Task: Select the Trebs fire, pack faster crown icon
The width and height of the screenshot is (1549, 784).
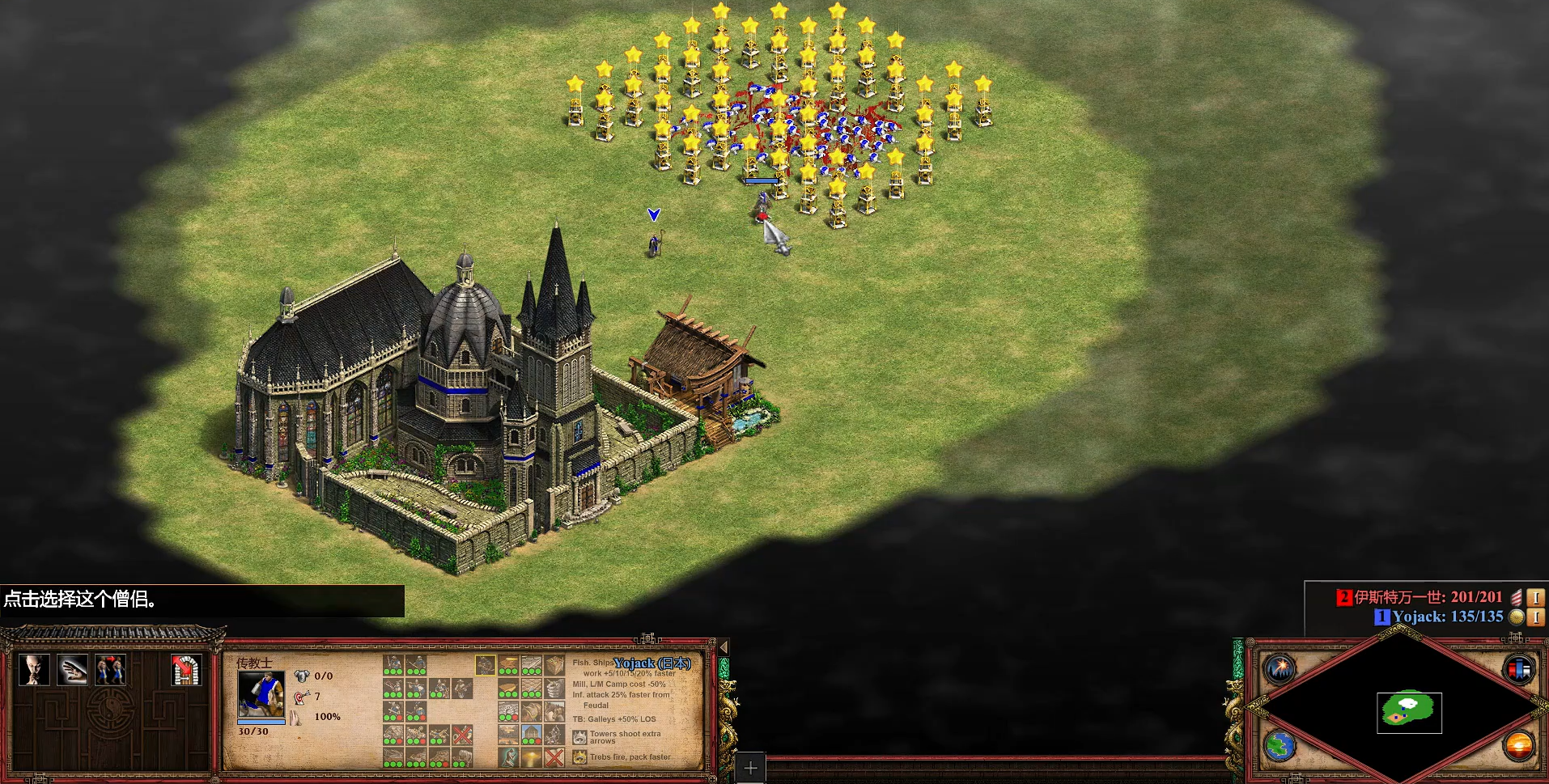Action: [579, 757]
